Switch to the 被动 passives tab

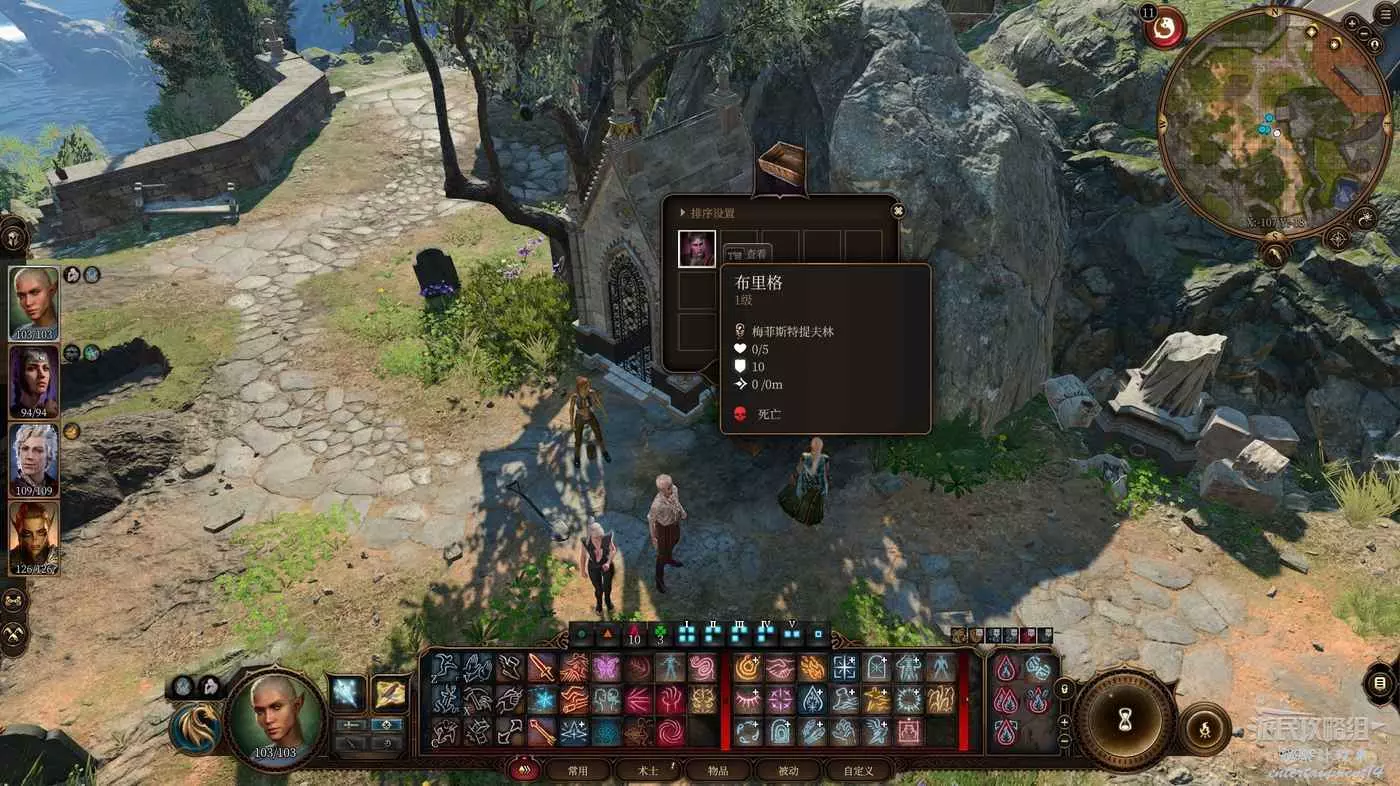pos(788,771)
